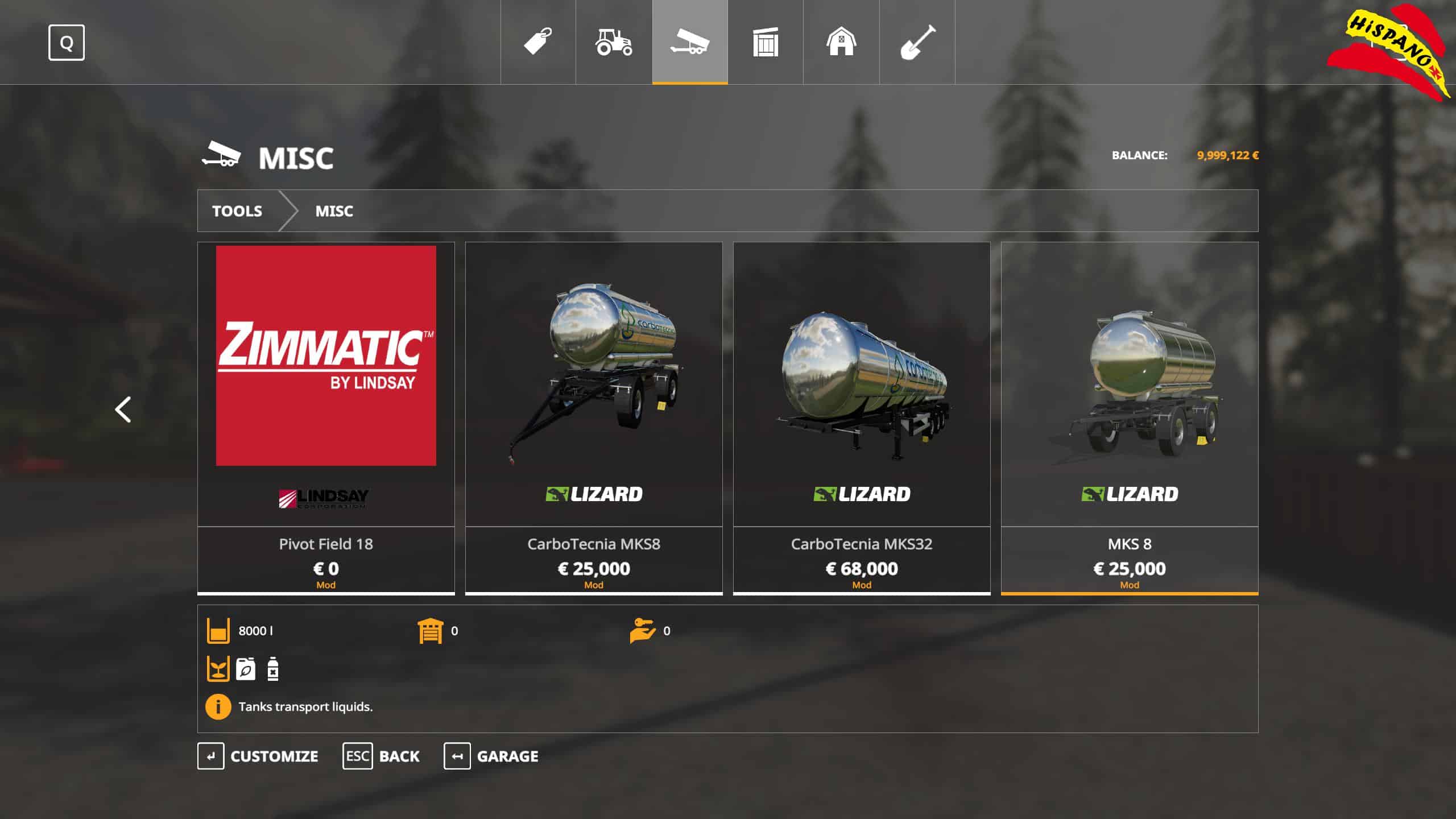
Task: Select the MKS 8 tank trailer
Action: pyautogui.click(x=1130, y=418)
